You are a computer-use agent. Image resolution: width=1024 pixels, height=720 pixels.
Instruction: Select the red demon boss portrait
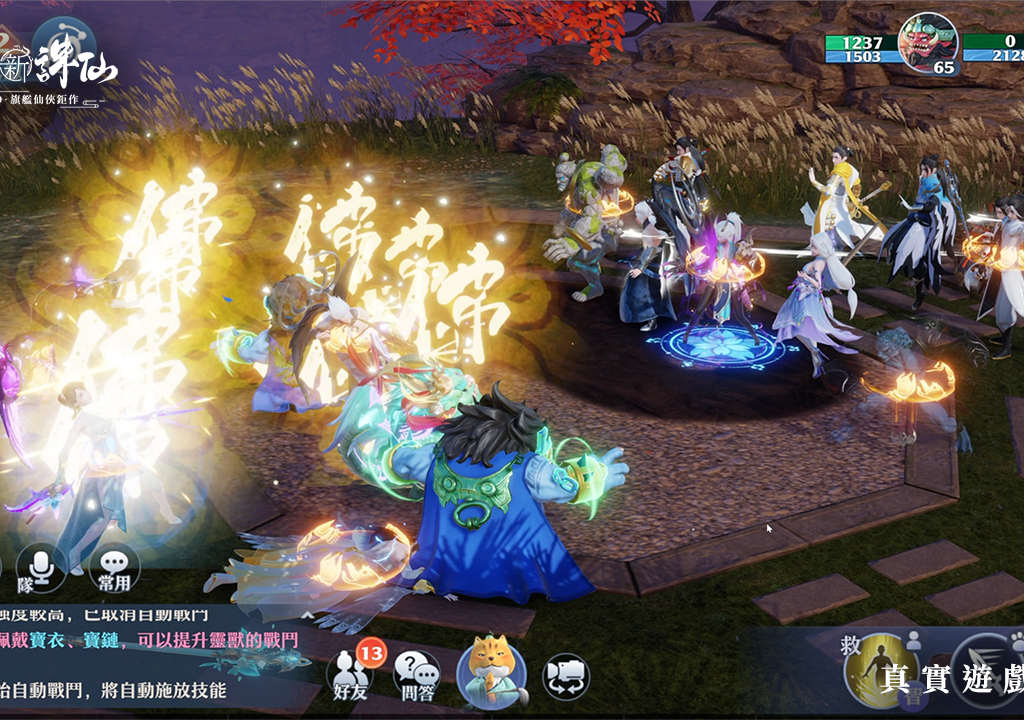pos(927,42)
